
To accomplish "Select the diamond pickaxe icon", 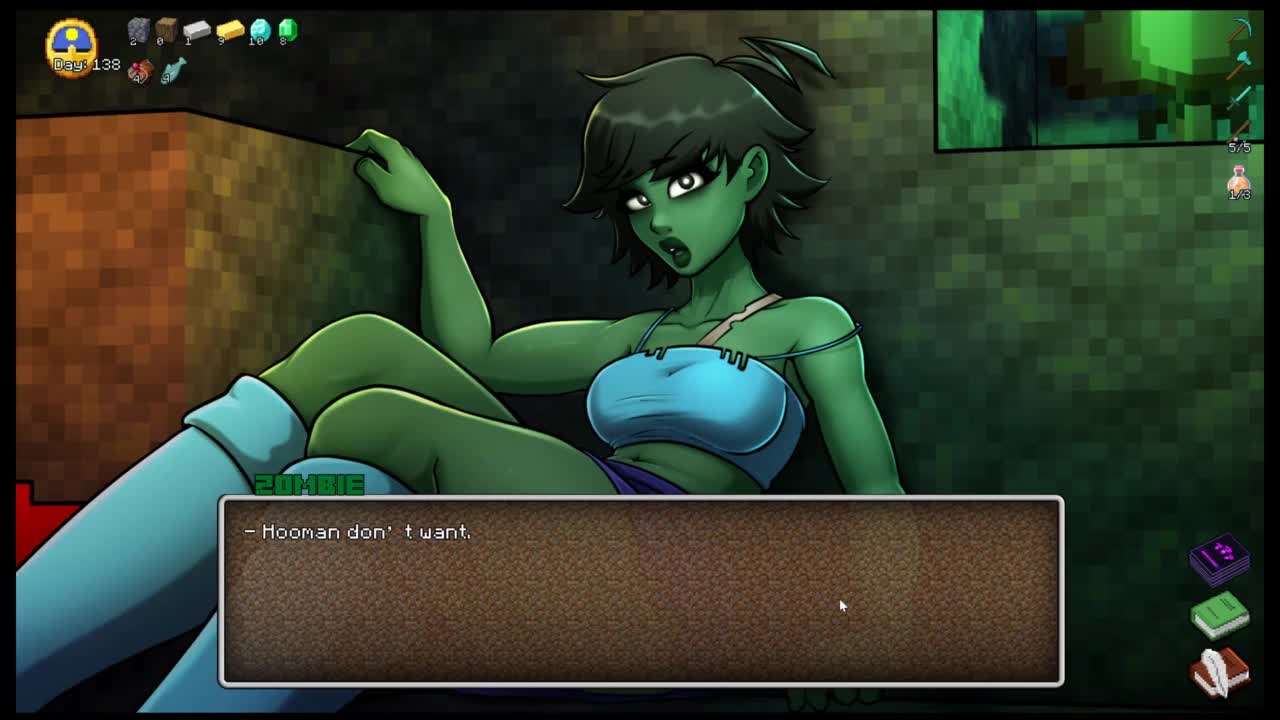I will [x=1241, y=29].
